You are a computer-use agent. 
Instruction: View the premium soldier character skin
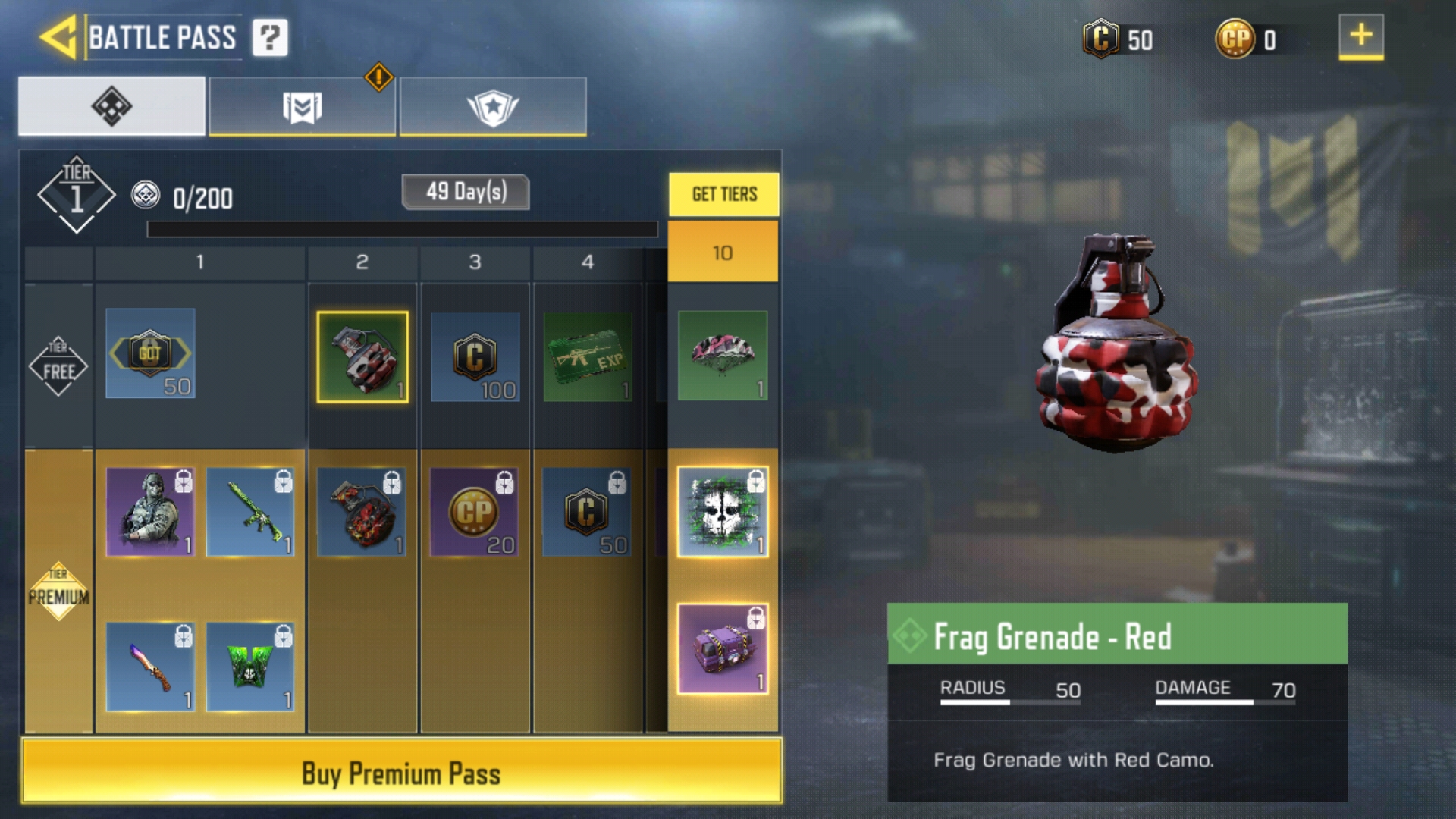coord(150,512)
